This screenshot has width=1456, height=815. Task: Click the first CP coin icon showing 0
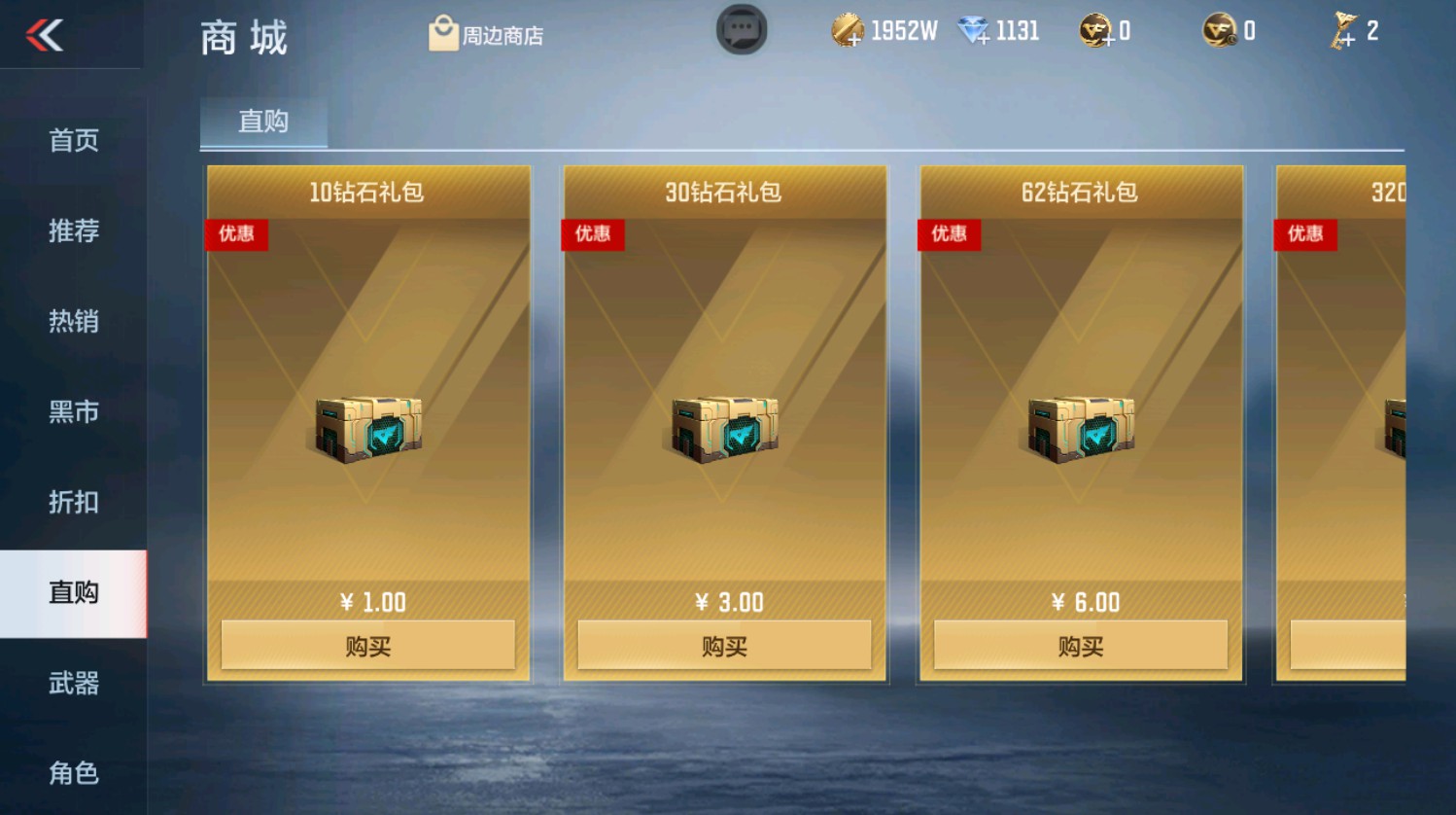coord(1093,29)
